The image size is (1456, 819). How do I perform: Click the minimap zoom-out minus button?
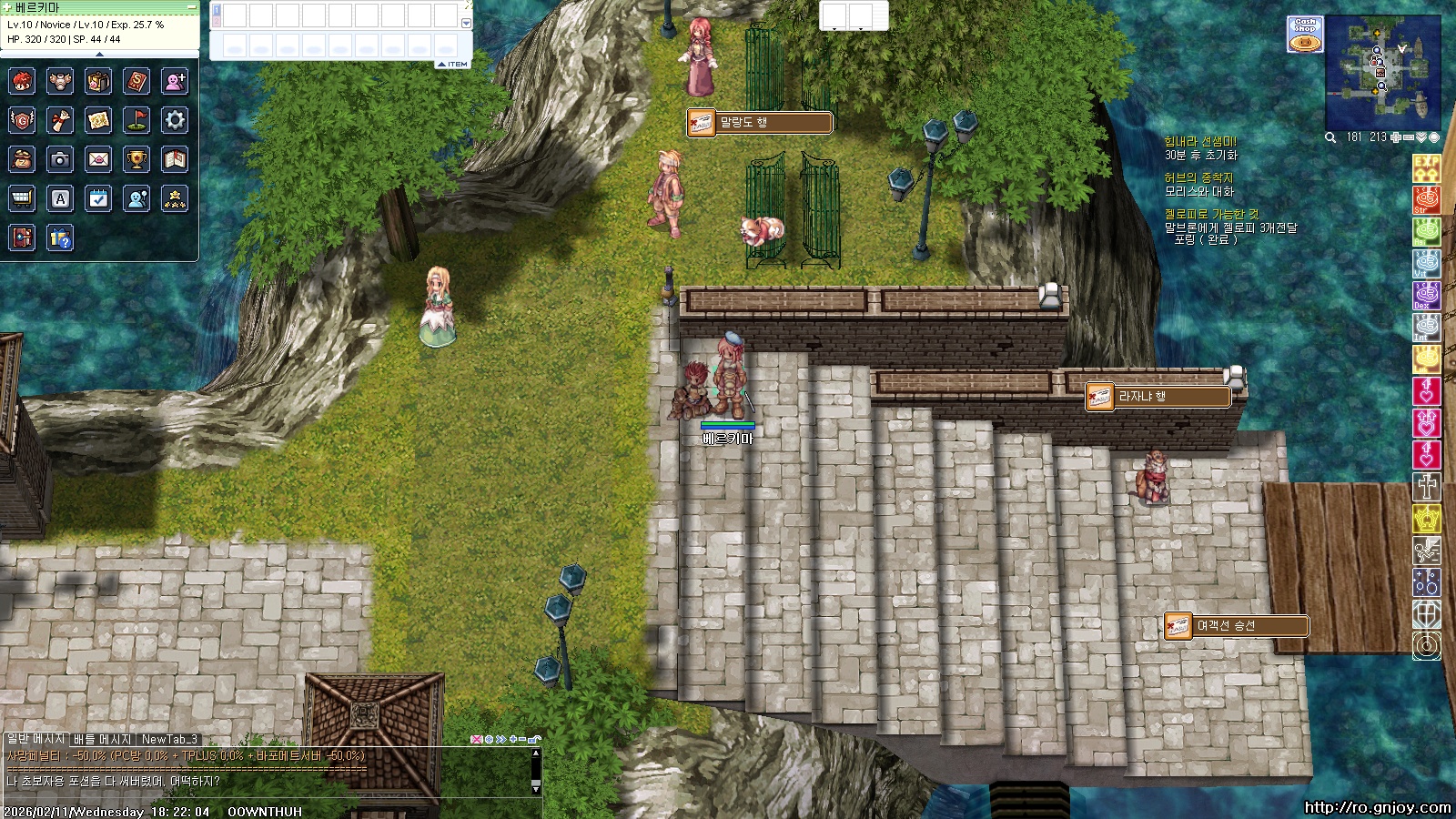(x=1409, y=137)
